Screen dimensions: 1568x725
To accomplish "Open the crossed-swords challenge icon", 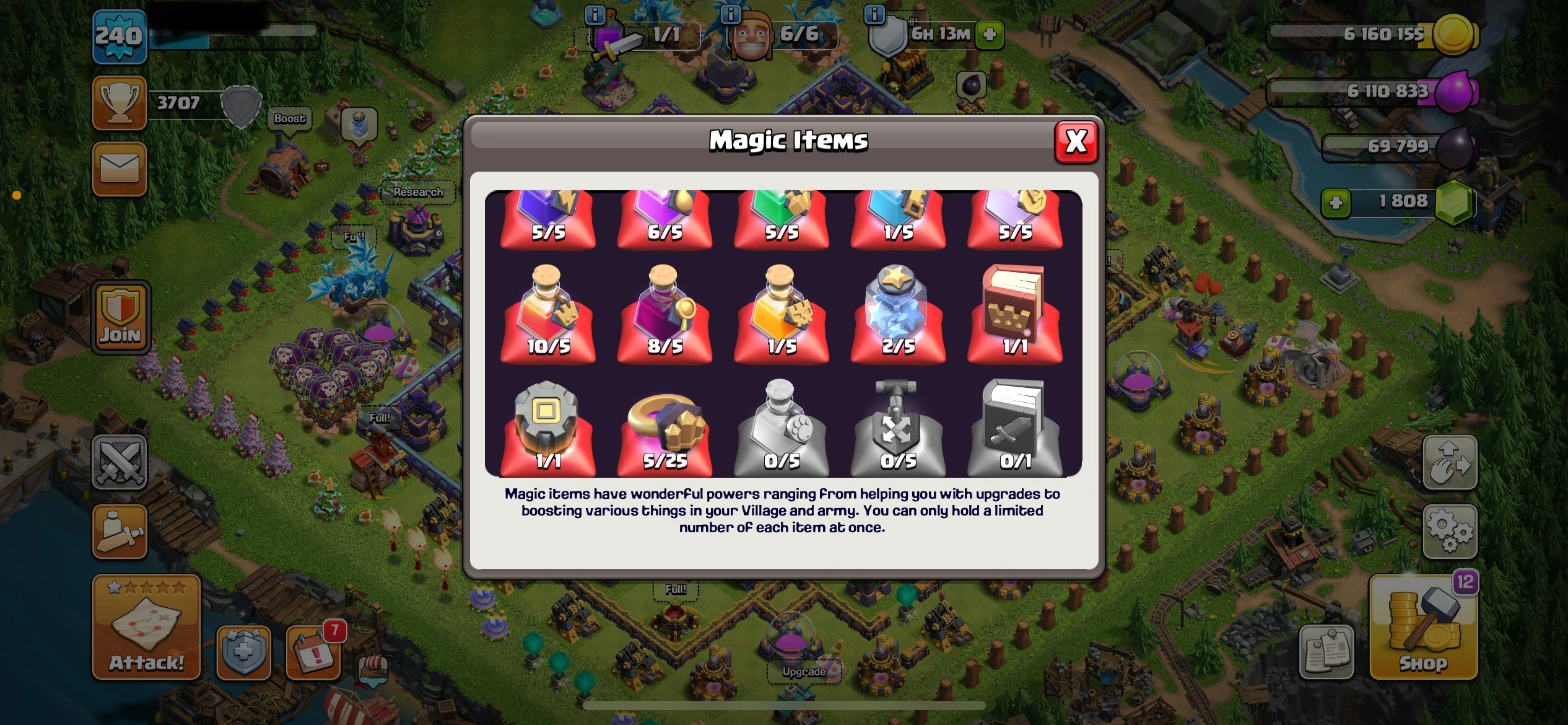I will (x=120, y=462).
